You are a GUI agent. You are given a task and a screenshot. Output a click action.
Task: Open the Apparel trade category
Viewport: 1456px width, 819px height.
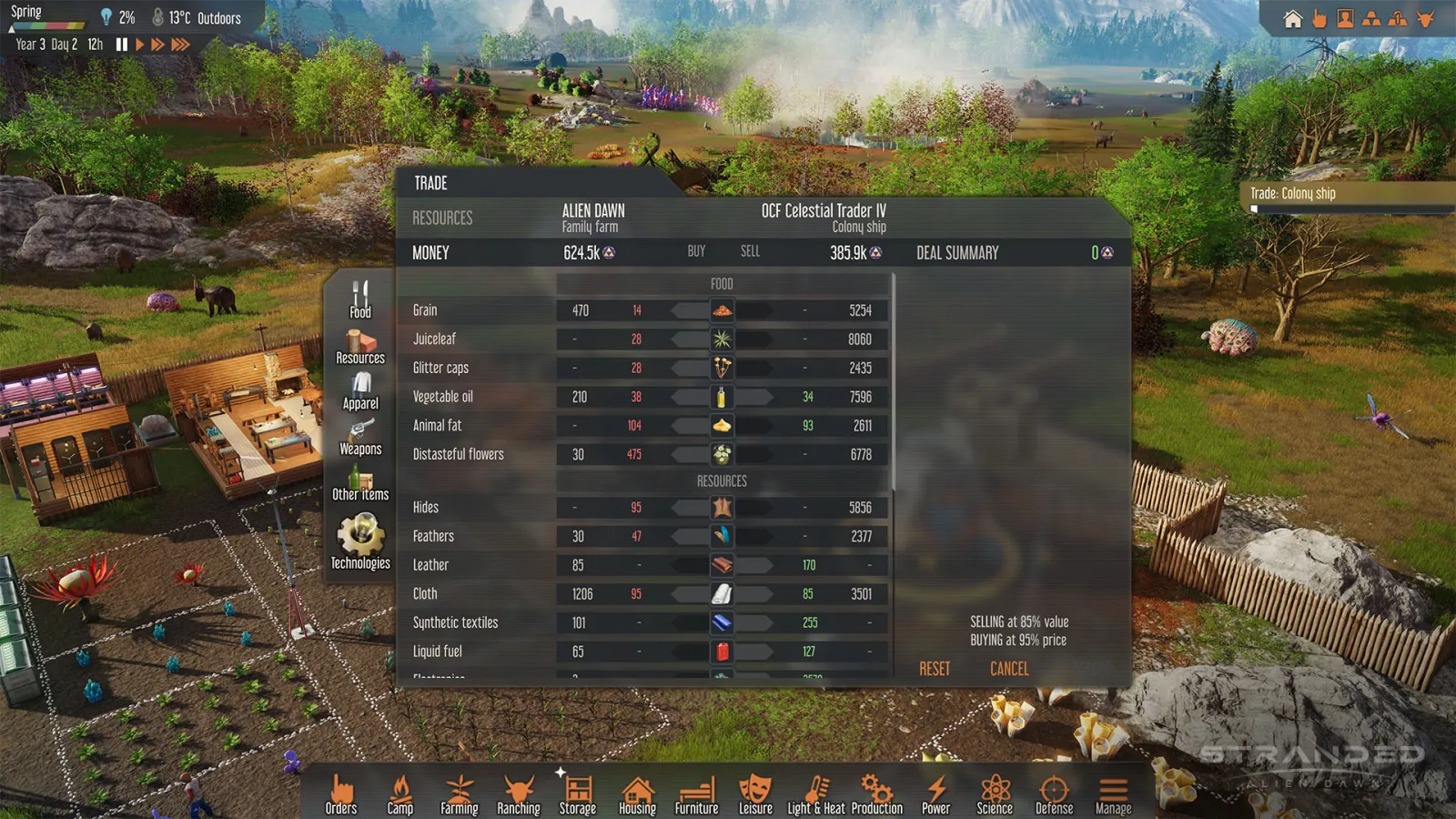[360, 392]
